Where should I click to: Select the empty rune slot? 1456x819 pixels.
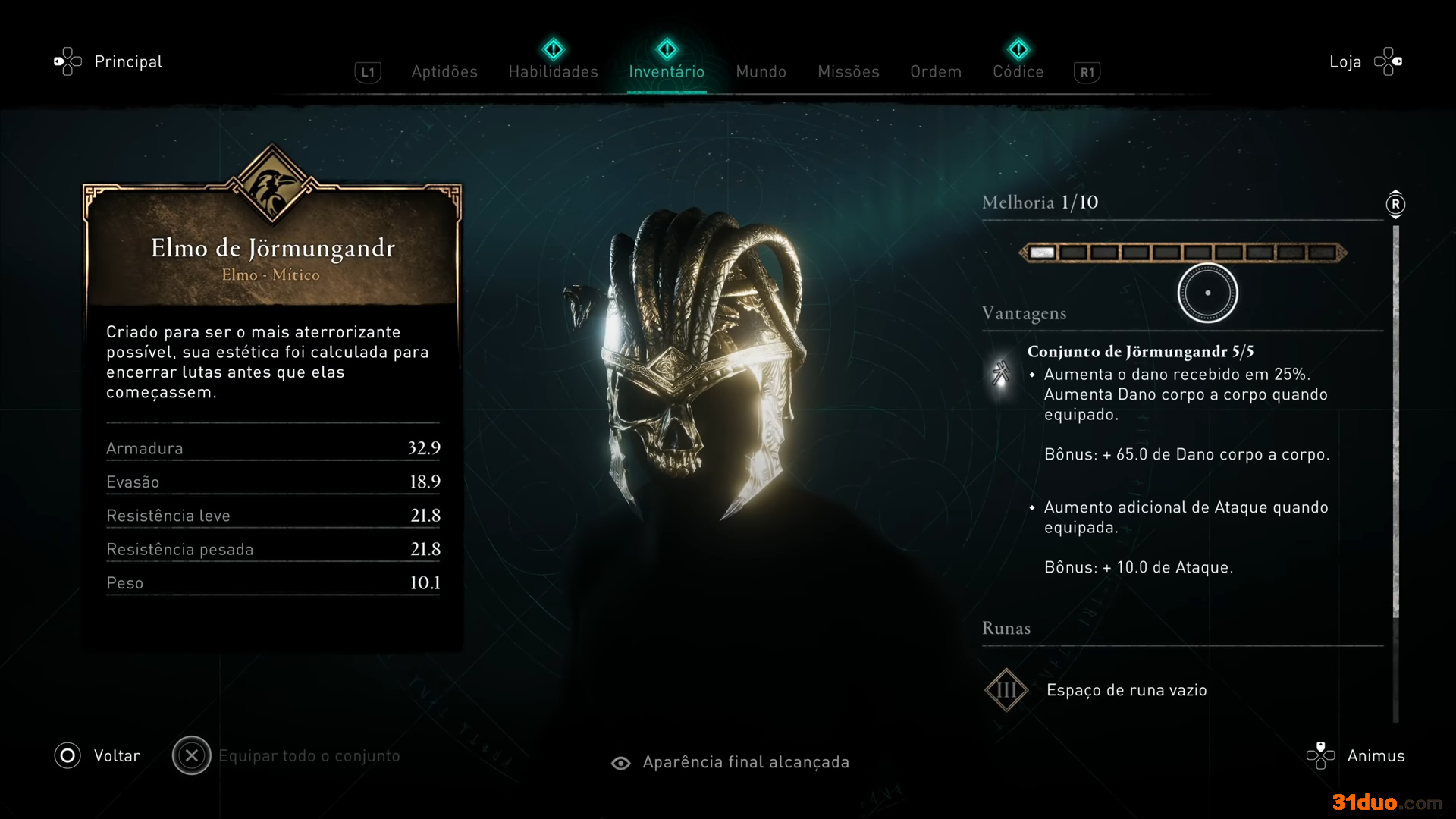pyautogui.click(x=1006, y=690)
